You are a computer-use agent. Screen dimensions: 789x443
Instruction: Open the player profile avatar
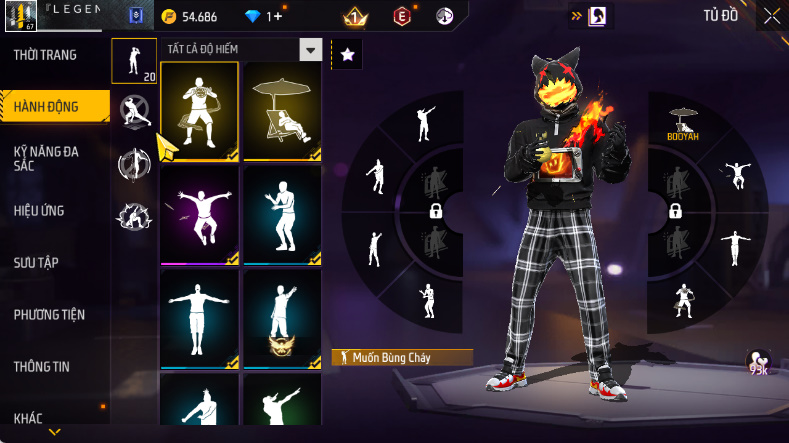pyautogui.click(x=20, y=16)
